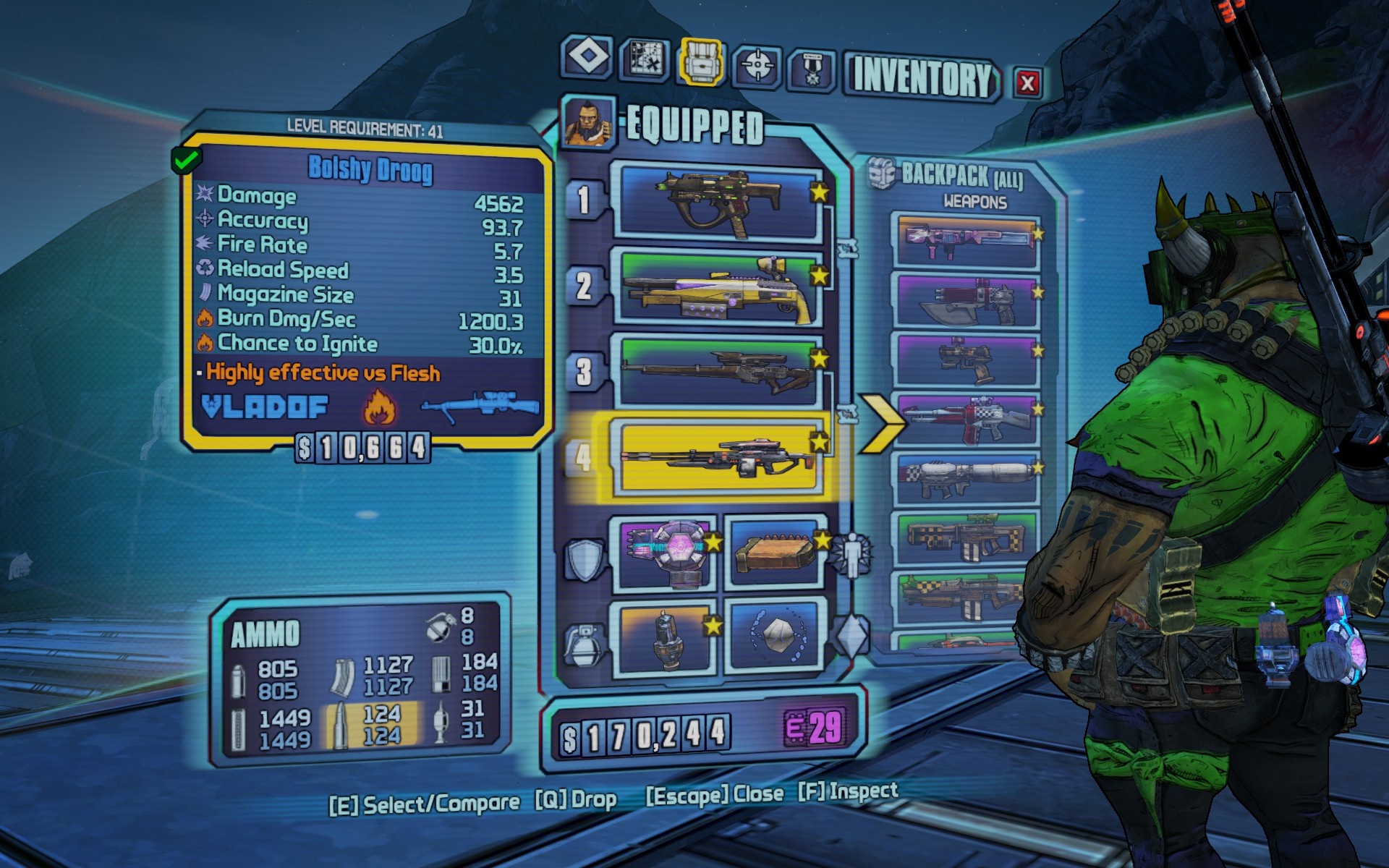Choose the small purple-rarity pistol in backpack
Screen dimensions: 1389x868
pos(967,359)
